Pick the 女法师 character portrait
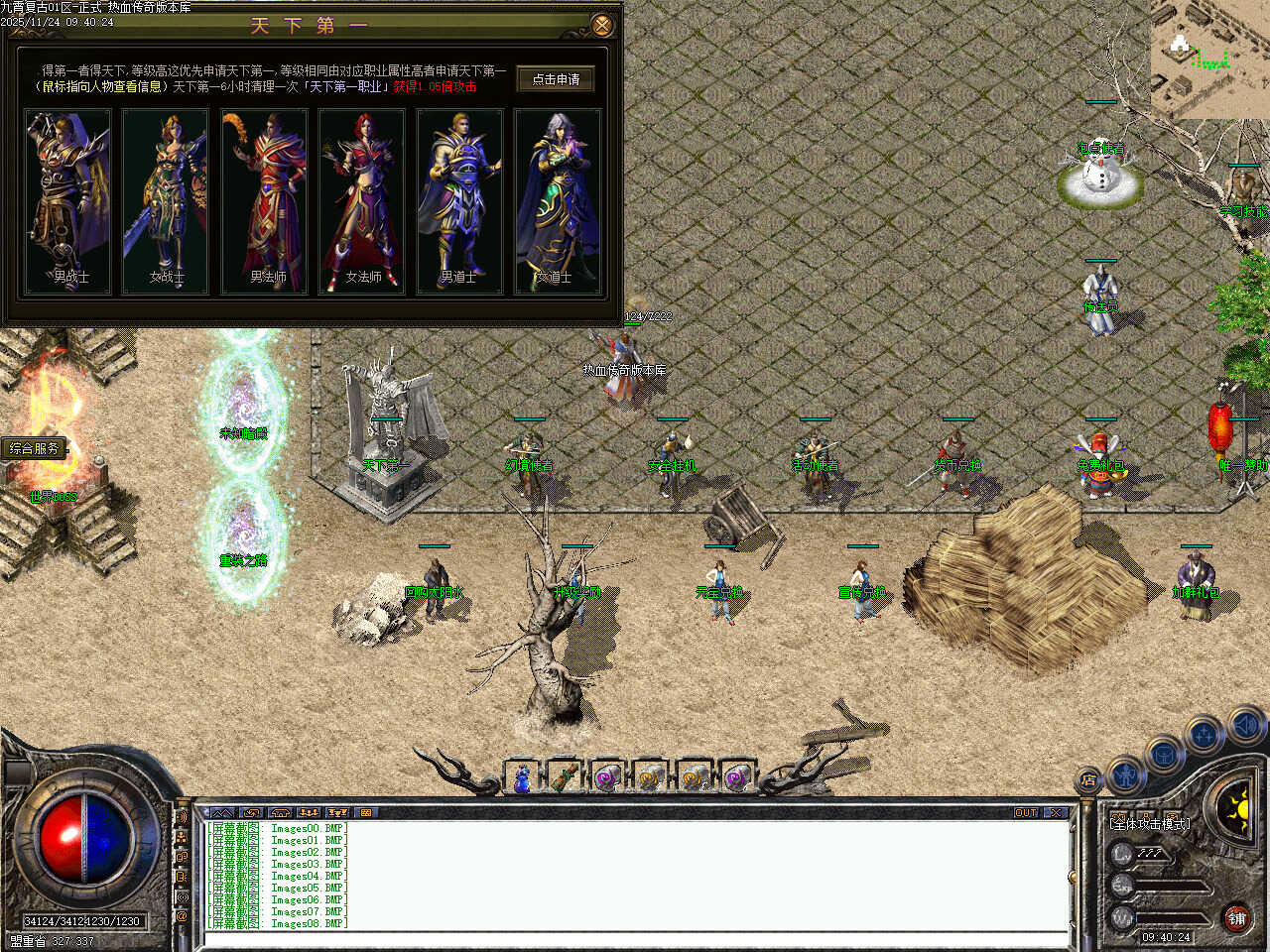The image size is (1270, 952). pos(362,201)
